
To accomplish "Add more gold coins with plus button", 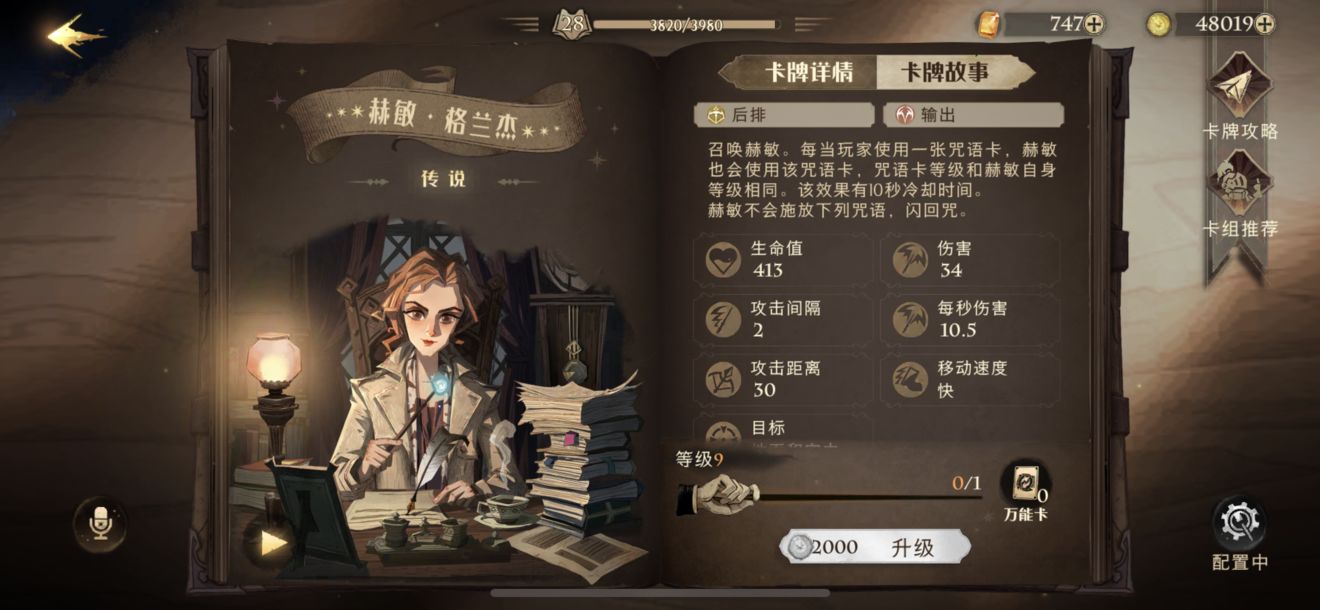I will (x=1265, y=24).
